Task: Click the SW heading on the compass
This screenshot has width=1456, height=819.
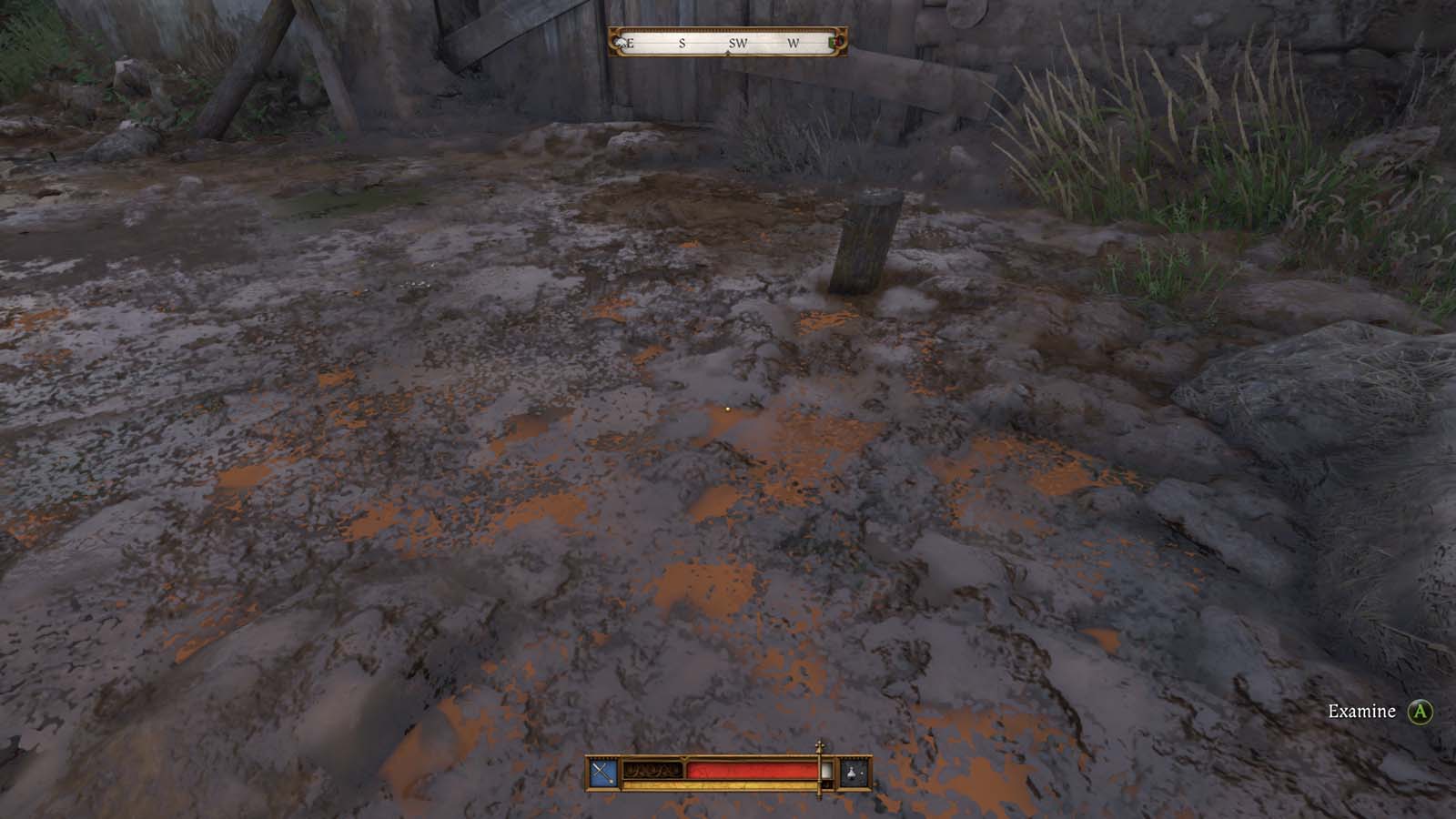Action: 739,42
